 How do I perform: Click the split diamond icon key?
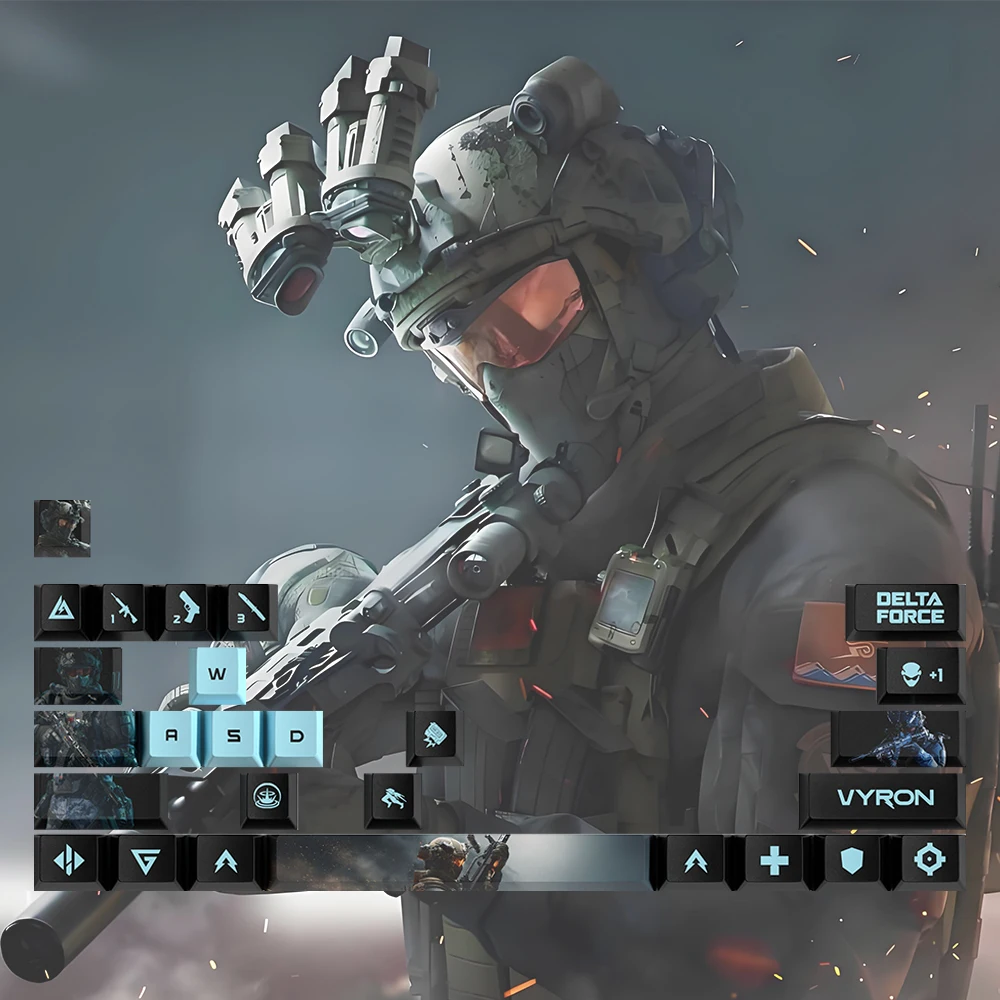67,860
